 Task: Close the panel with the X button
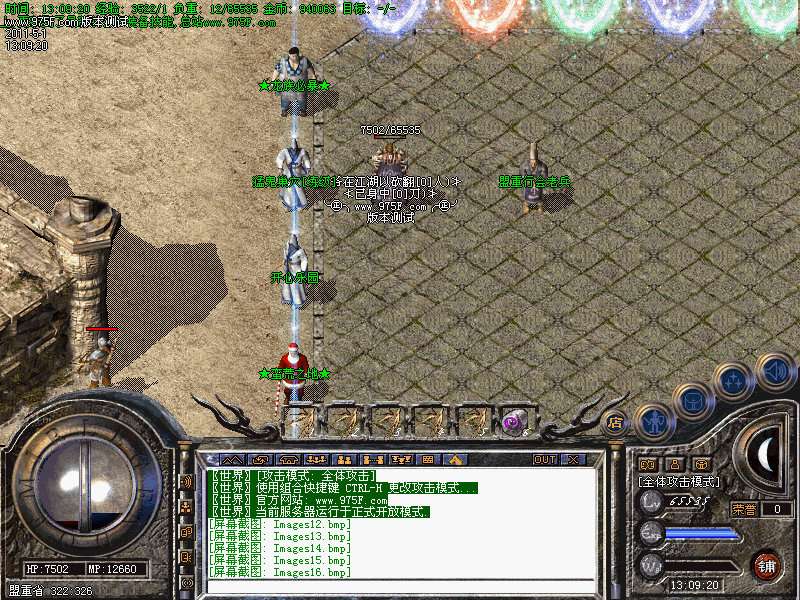[574, 460]
